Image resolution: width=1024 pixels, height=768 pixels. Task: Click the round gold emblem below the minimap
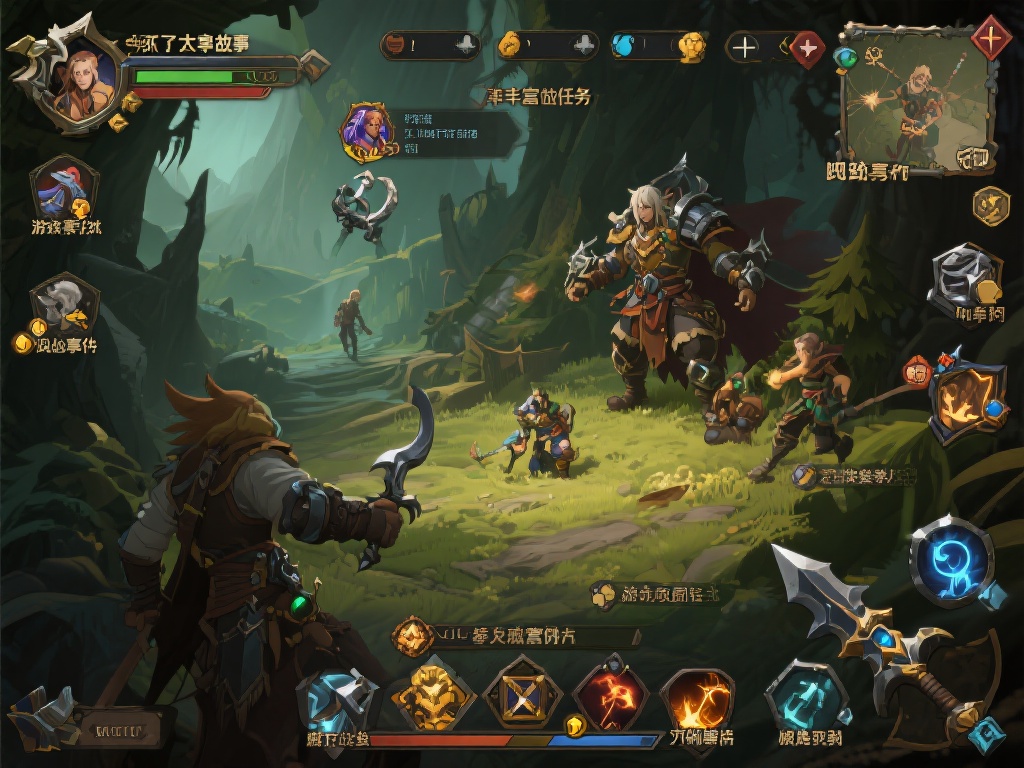tap(990, 206)
